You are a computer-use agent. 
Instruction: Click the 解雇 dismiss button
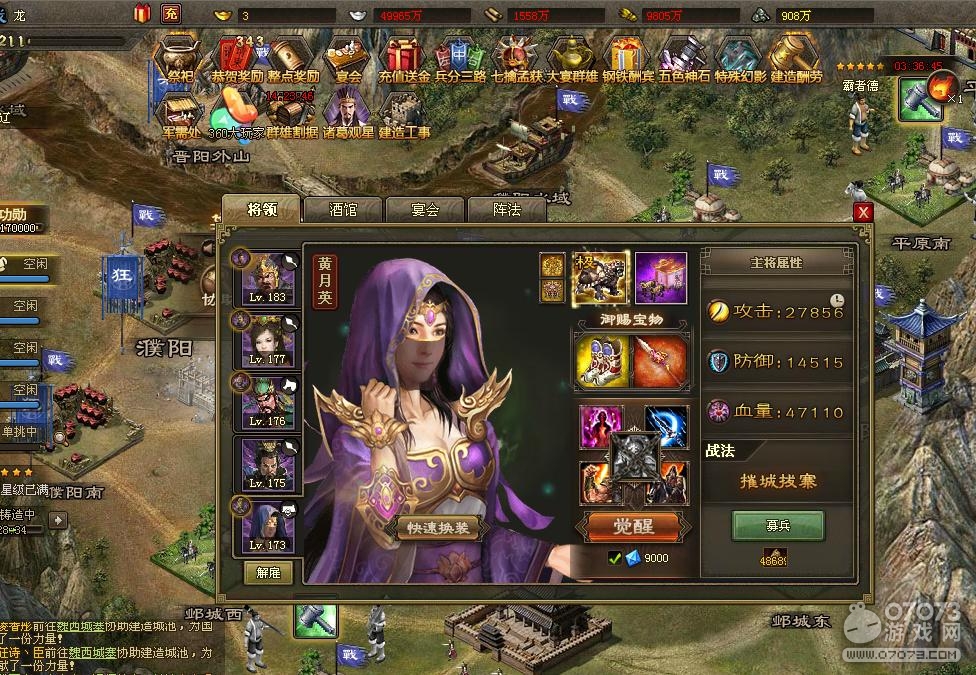coord(268,573)
